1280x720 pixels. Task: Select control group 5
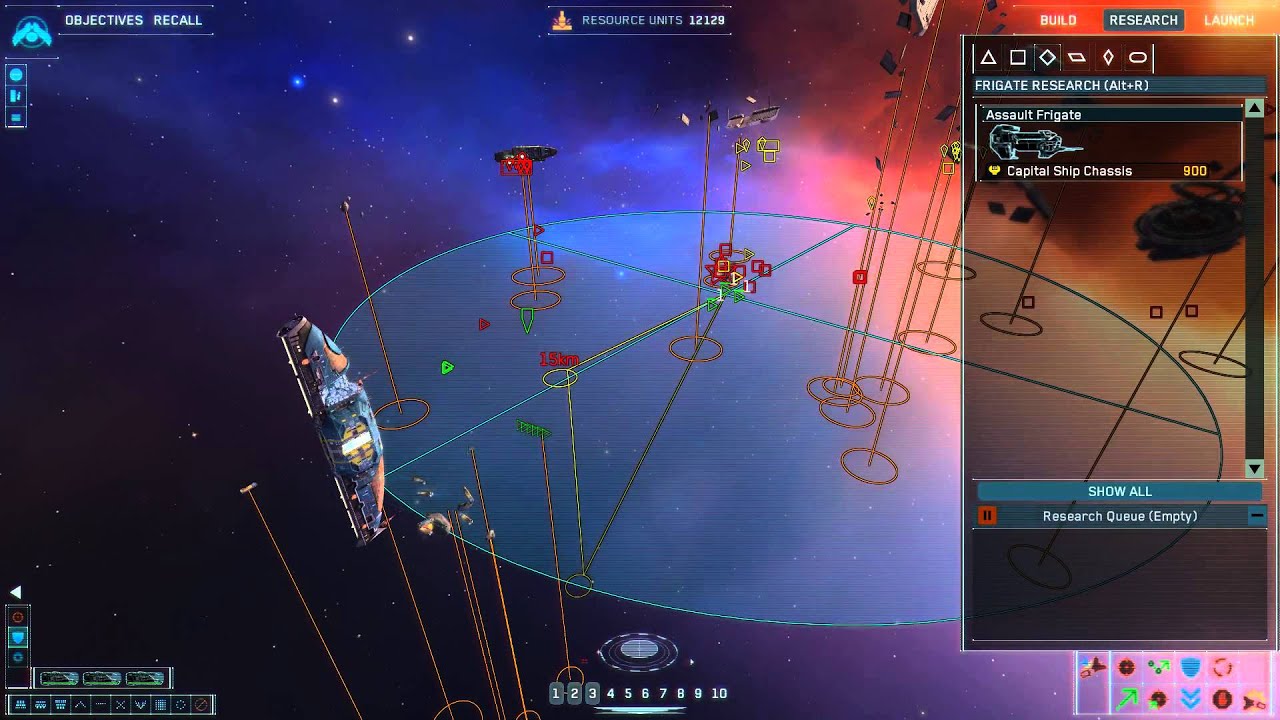pos(628,693)
